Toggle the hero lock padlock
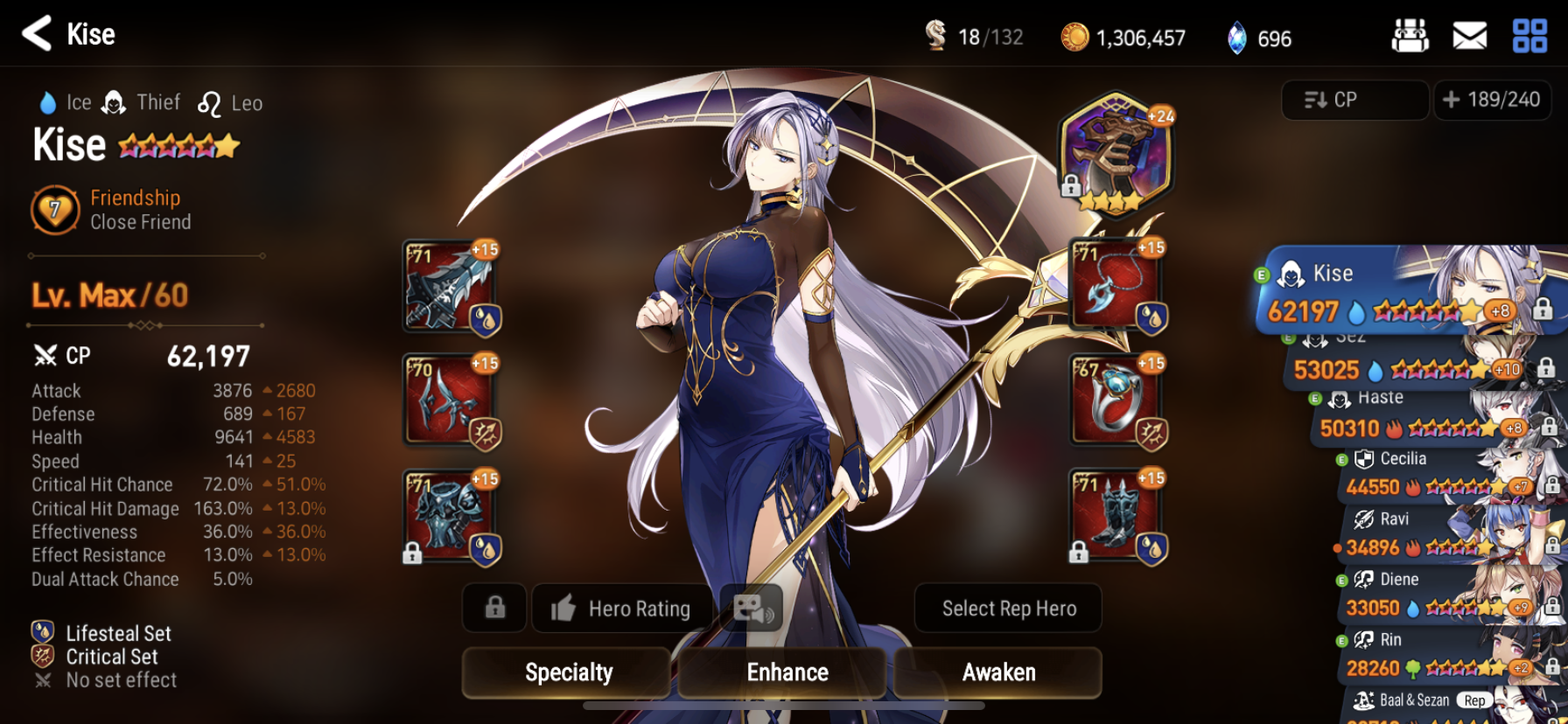Screen dimensions: 1568x724 click(x=493, y=609)
